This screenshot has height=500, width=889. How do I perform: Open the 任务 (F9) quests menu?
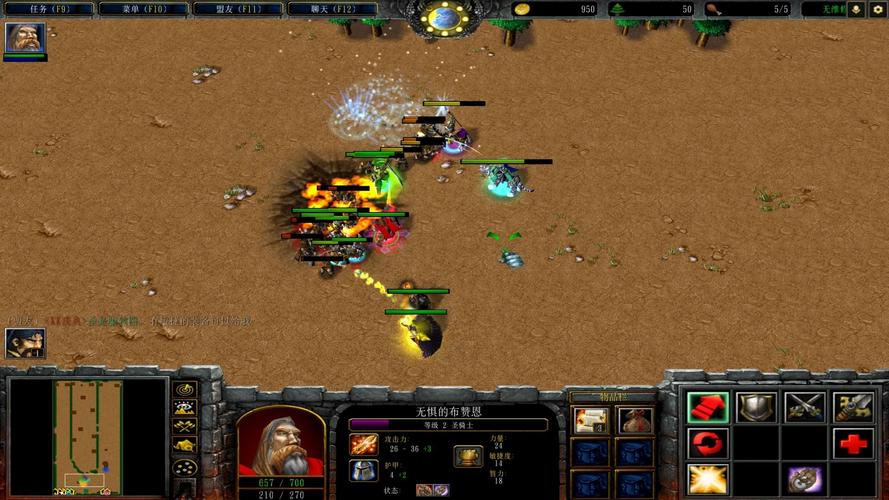click(x=50, y=9)
